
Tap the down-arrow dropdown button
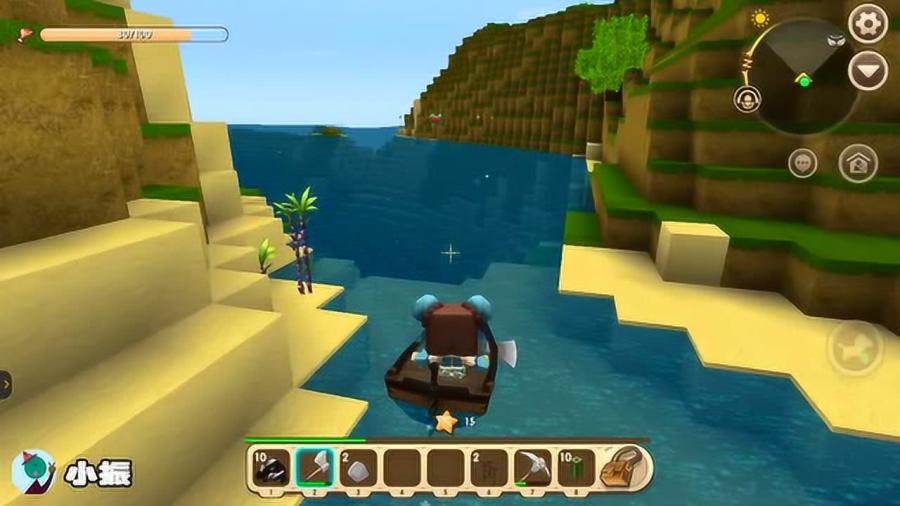click(867, 71)
